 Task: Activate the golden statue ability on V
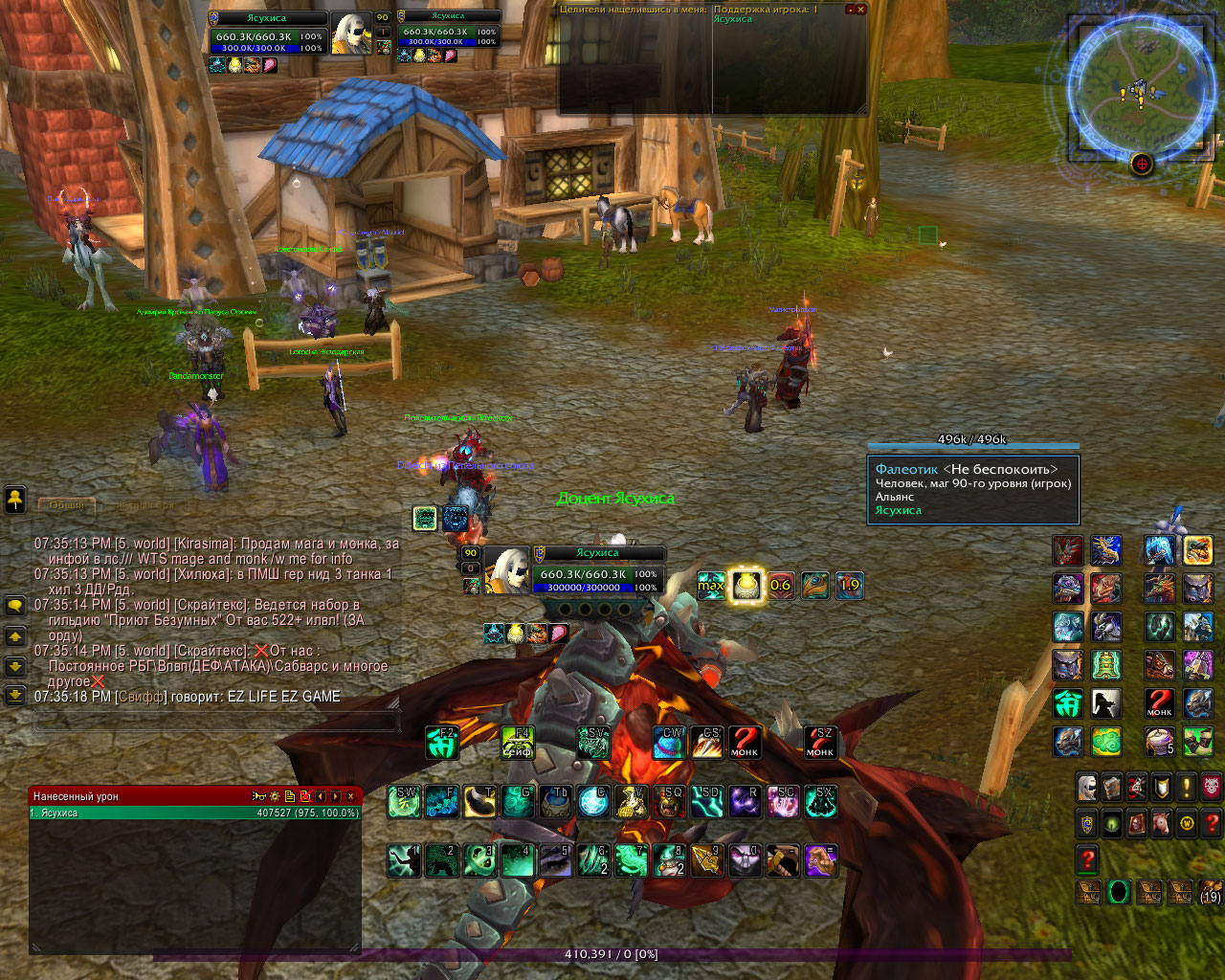click(x=631, y=802)
